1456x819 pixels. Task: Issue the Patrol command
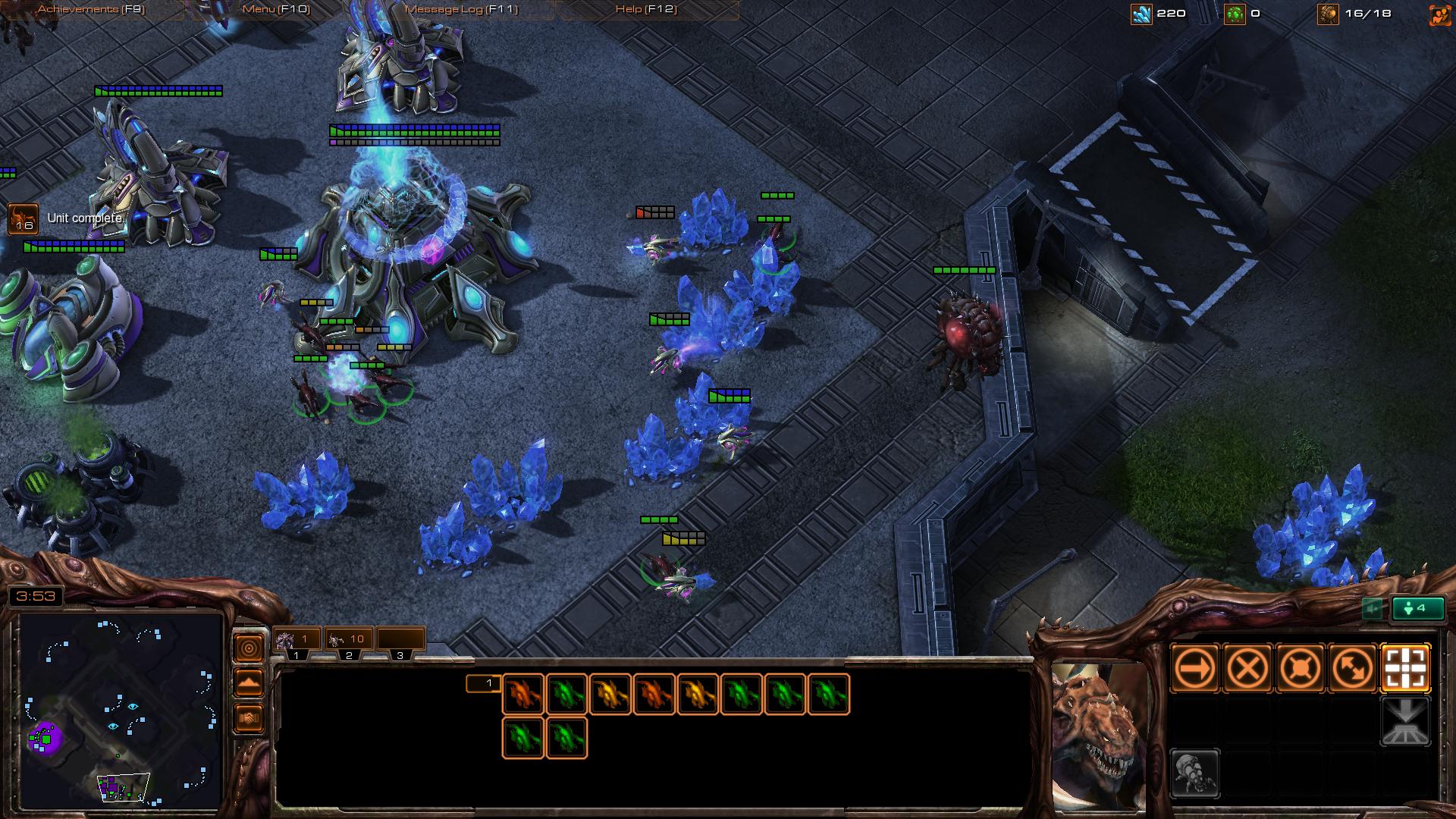click(1352, 669)
